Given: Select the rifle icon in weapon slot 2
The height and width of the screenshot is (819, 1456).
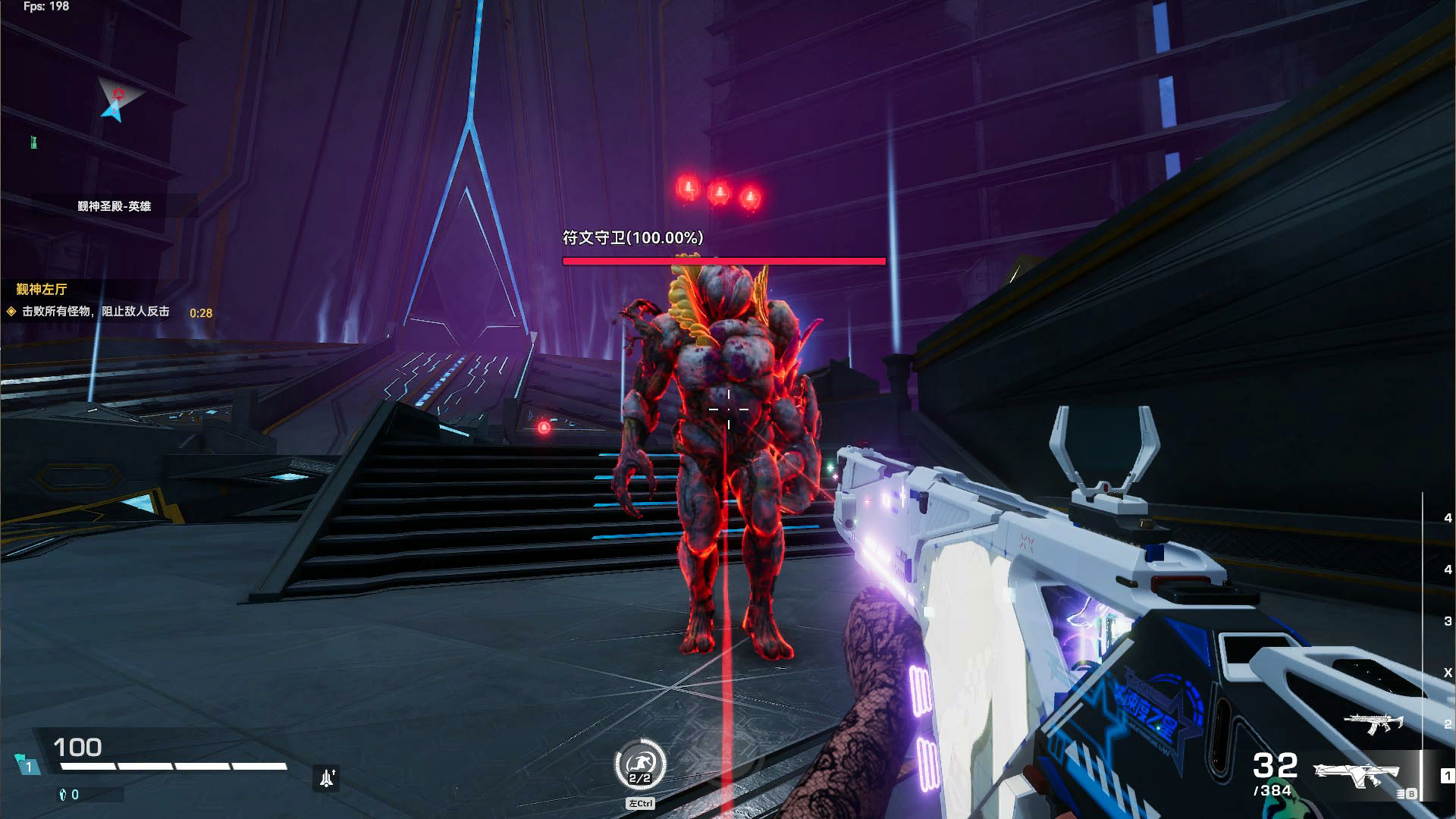Looking at the screenshot, I should 1373,723.
